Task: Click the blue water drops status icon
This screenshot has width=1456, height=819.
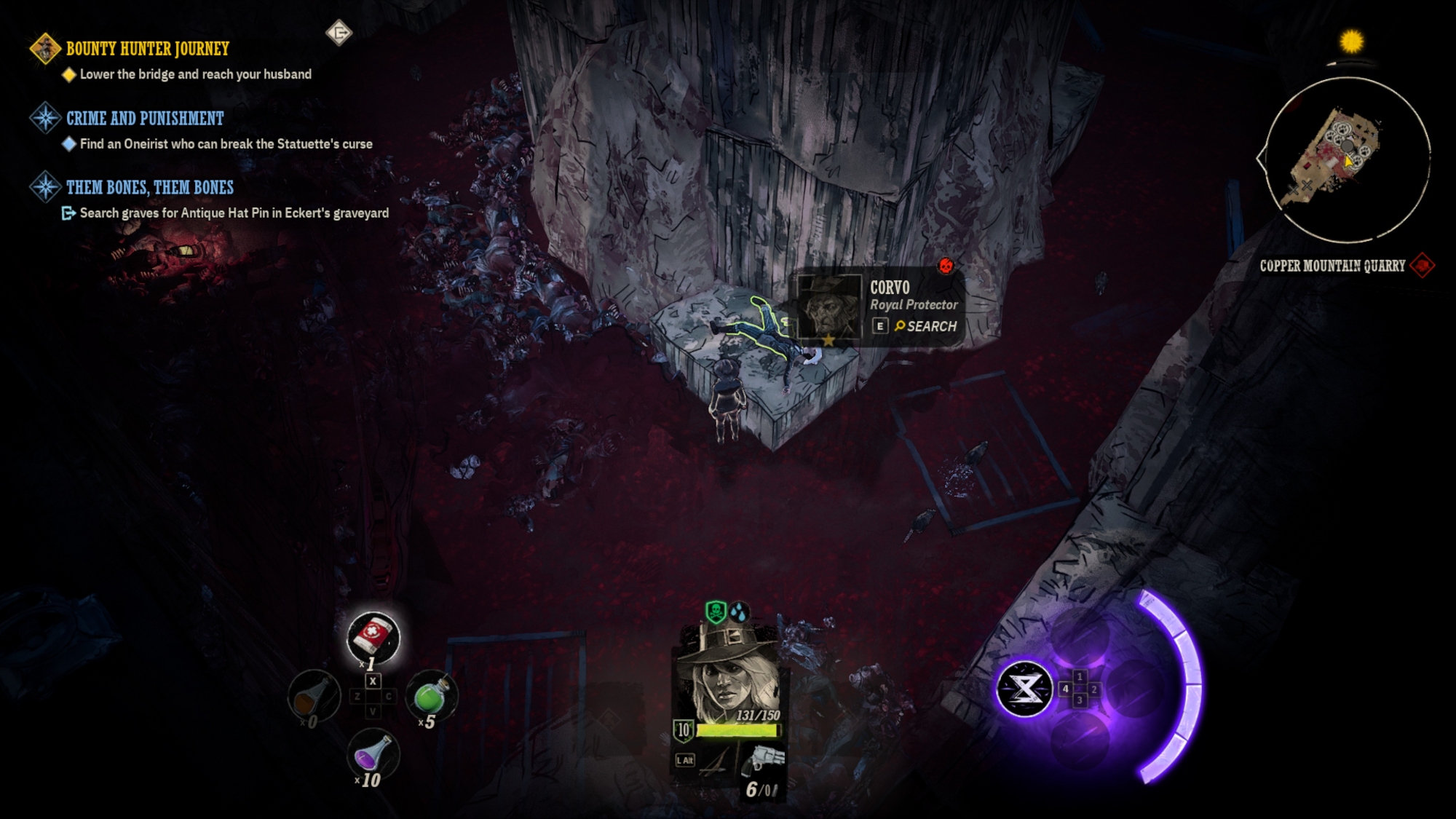Action: (x=739, y=612)
